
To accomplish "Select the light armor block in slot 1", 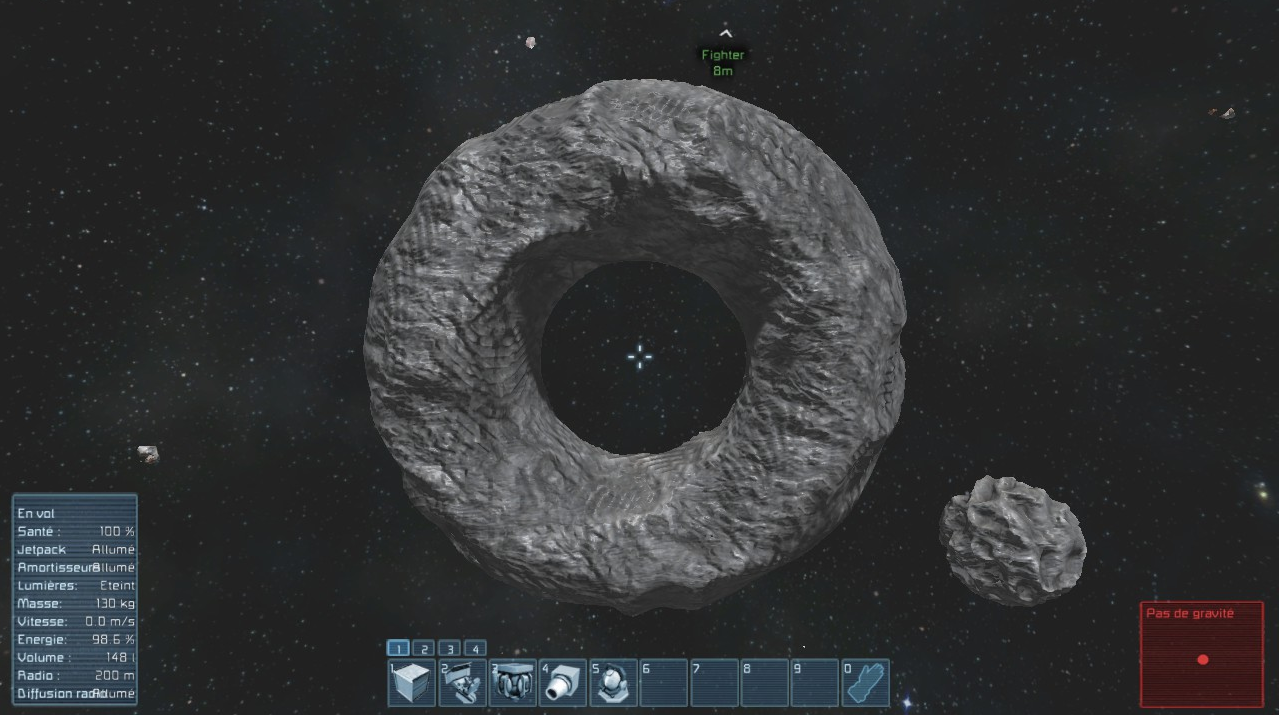I will pyautogui.click(x=411, y=683).
